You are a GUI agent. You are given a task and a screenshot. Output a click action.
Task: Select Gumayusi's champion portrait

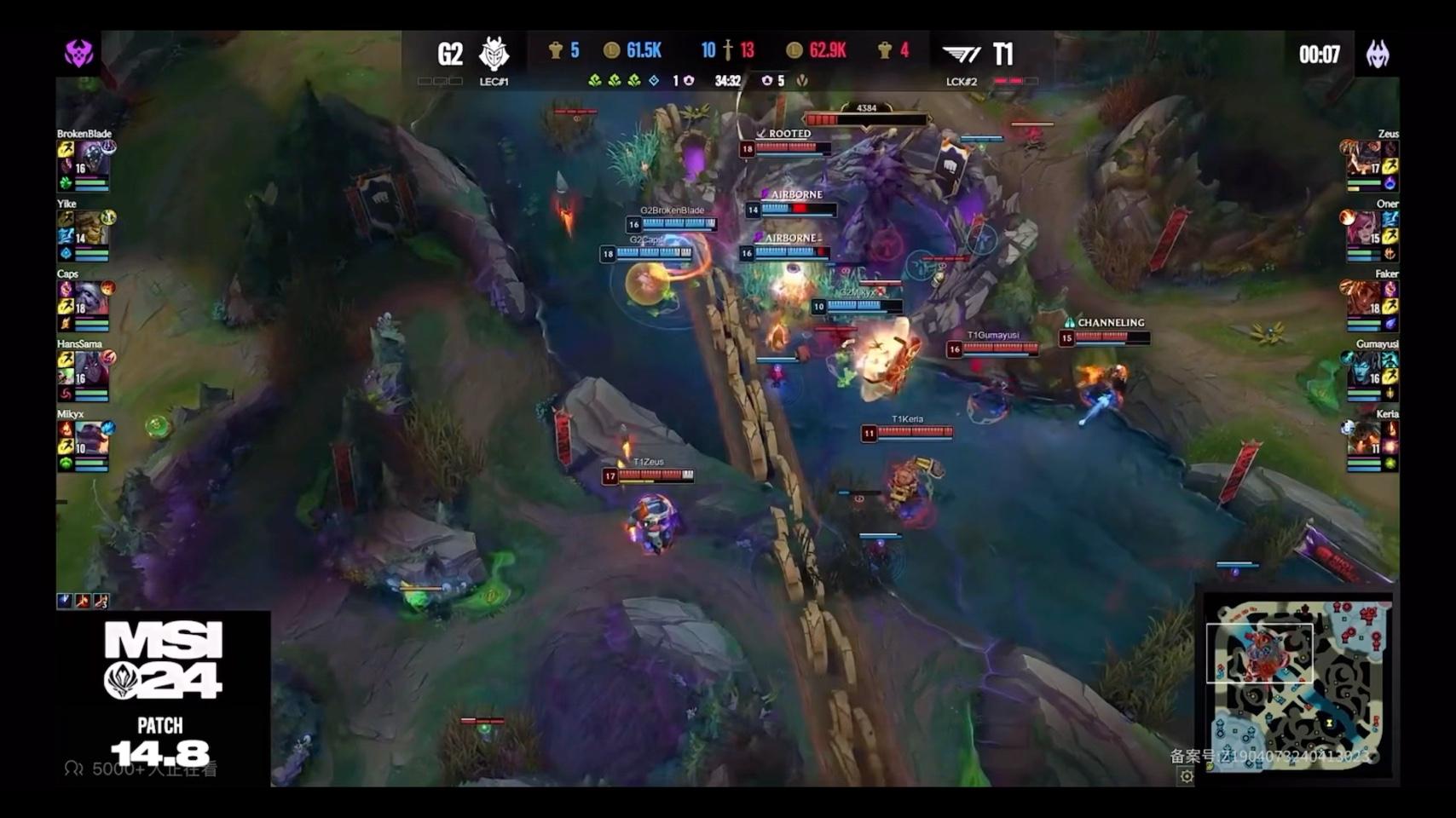click(x=1364, y=369)
